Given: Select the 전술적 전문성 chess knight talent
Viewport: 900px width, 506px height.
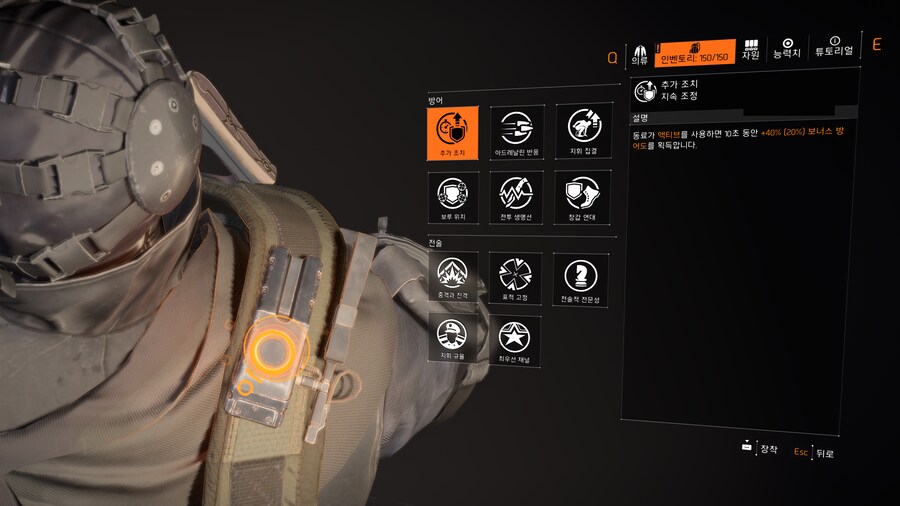Looking at the screenshot, I should click(x=582, y=277).
